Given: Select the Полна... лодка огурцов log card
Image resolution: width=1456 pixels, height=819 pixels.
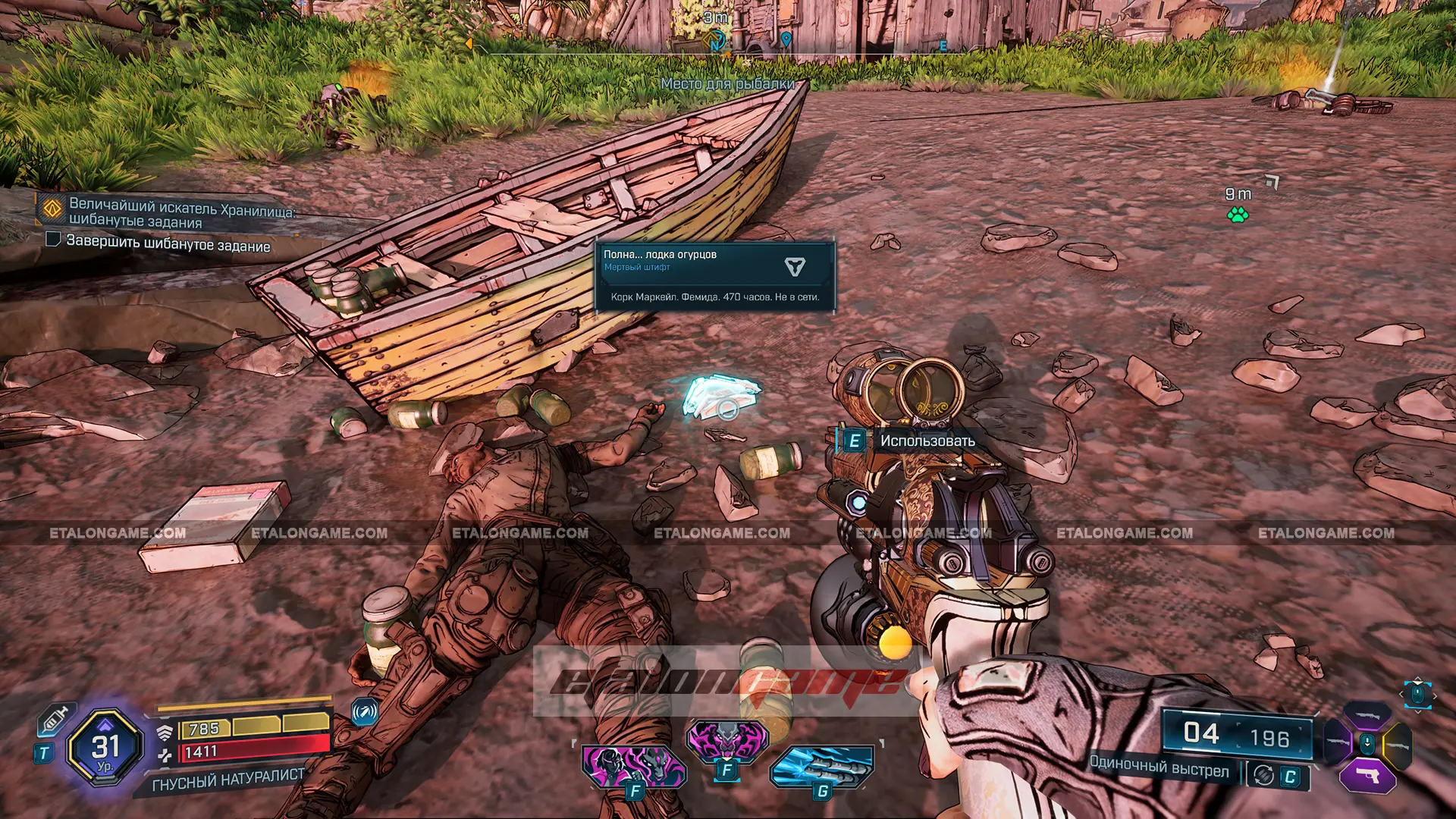Looking at the screenshot, I should 714,277.
